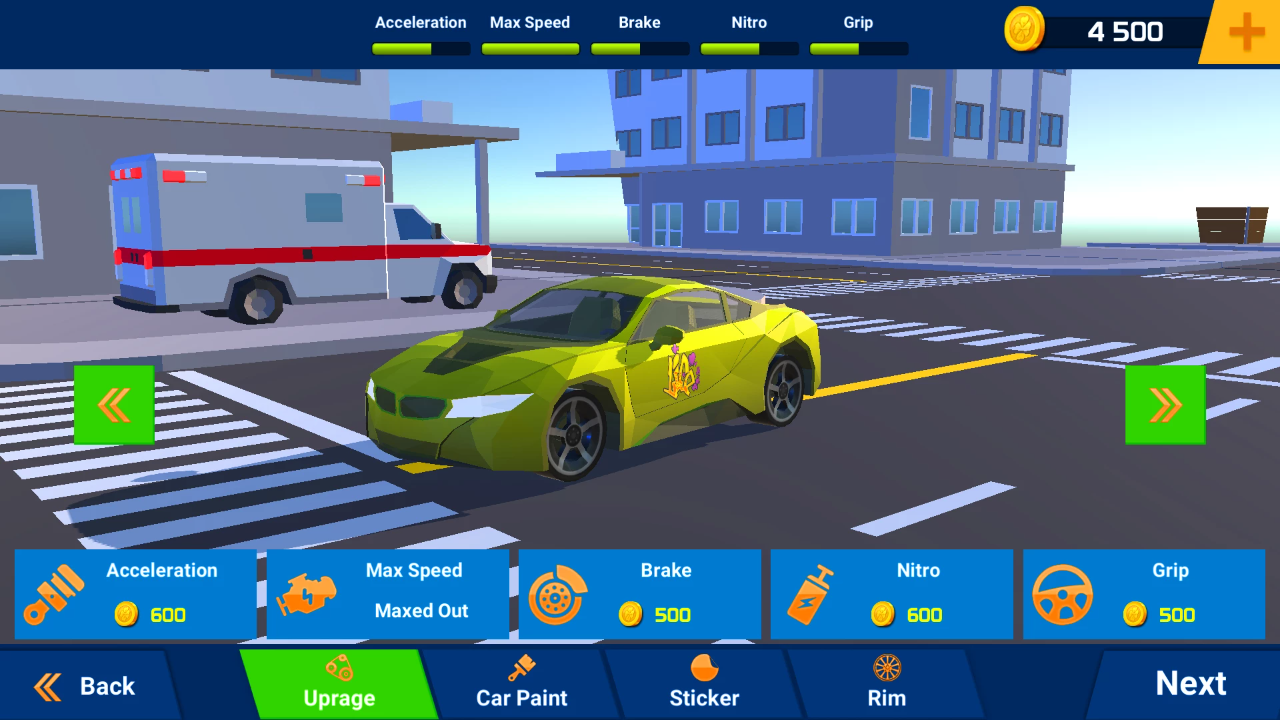
Task: Select the Sticker tab
Action: tap(703, 686)
